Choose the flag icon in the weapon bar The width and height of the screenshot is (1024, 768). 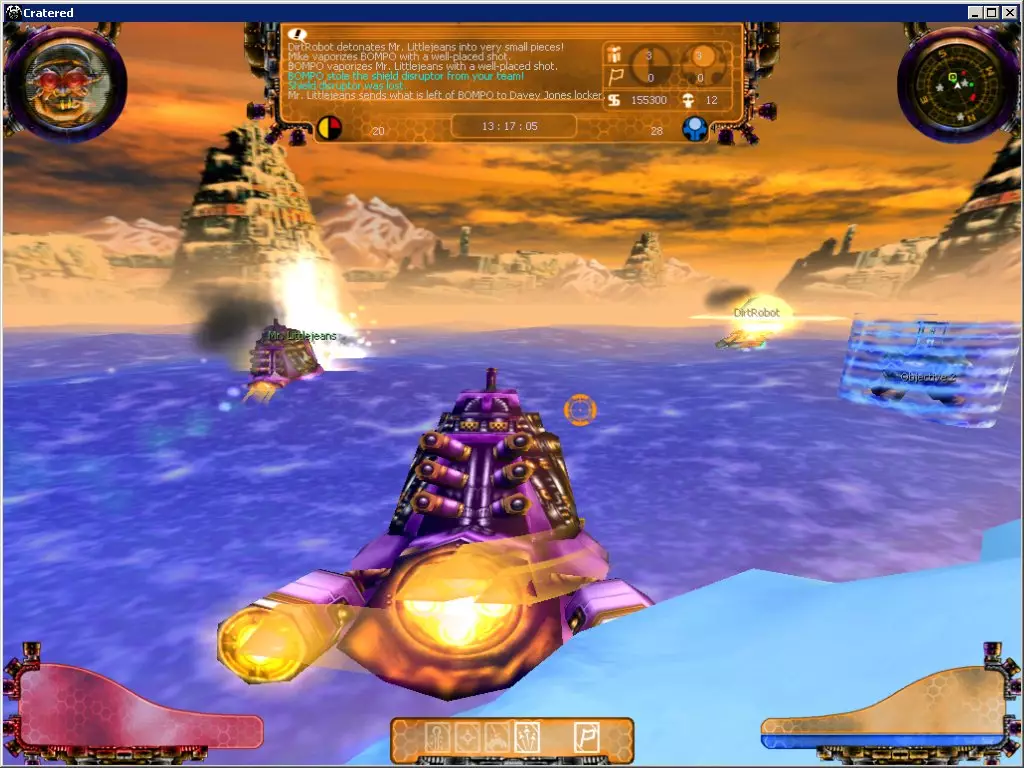click(x=587, y=739)
